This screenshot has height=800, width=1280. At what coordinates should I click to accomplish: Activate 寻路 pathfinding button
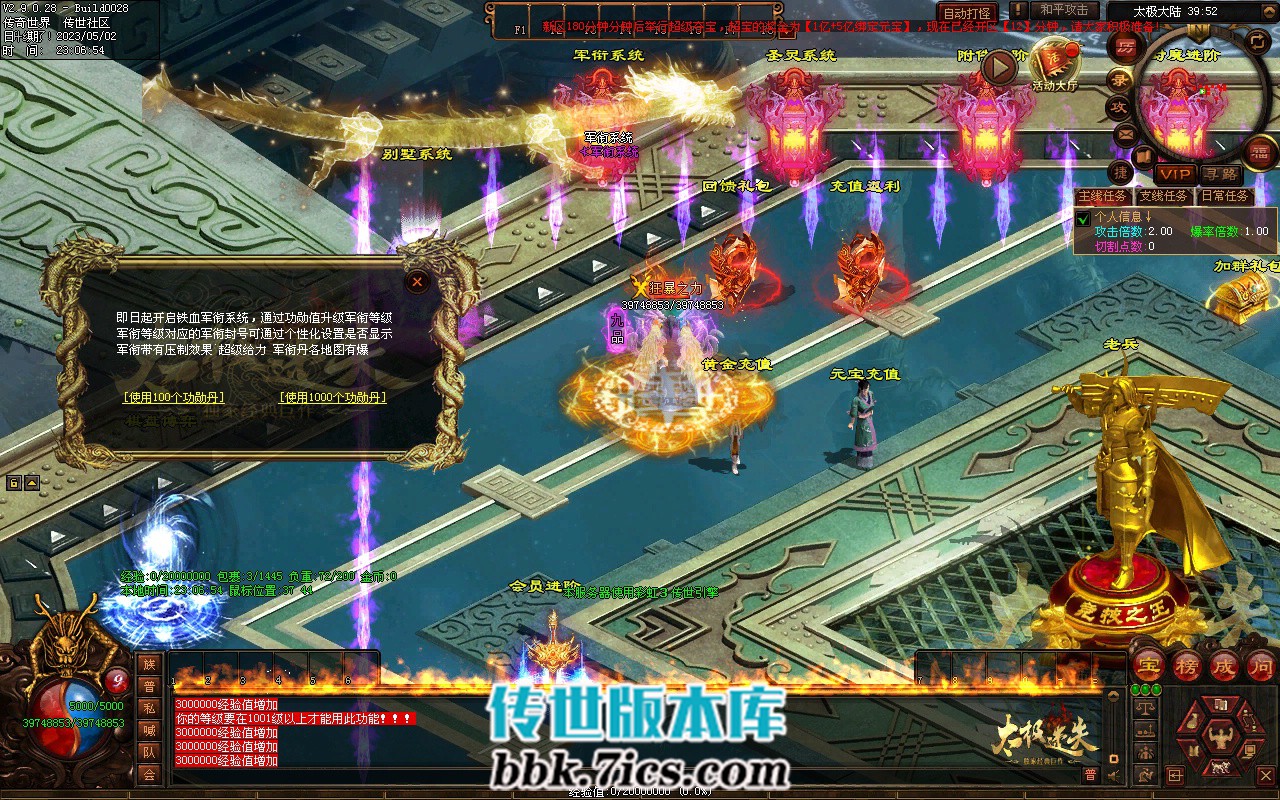pyautogui.click(x=1221, y=174)
